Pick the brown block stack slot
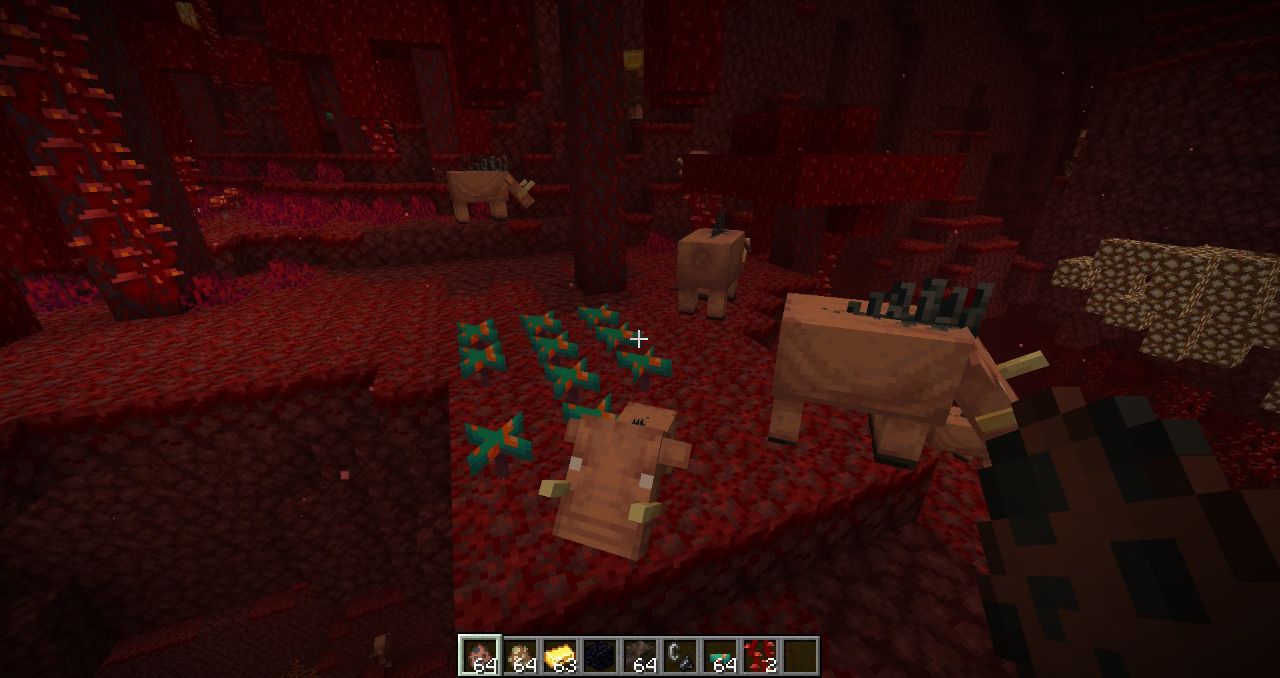 639,656
